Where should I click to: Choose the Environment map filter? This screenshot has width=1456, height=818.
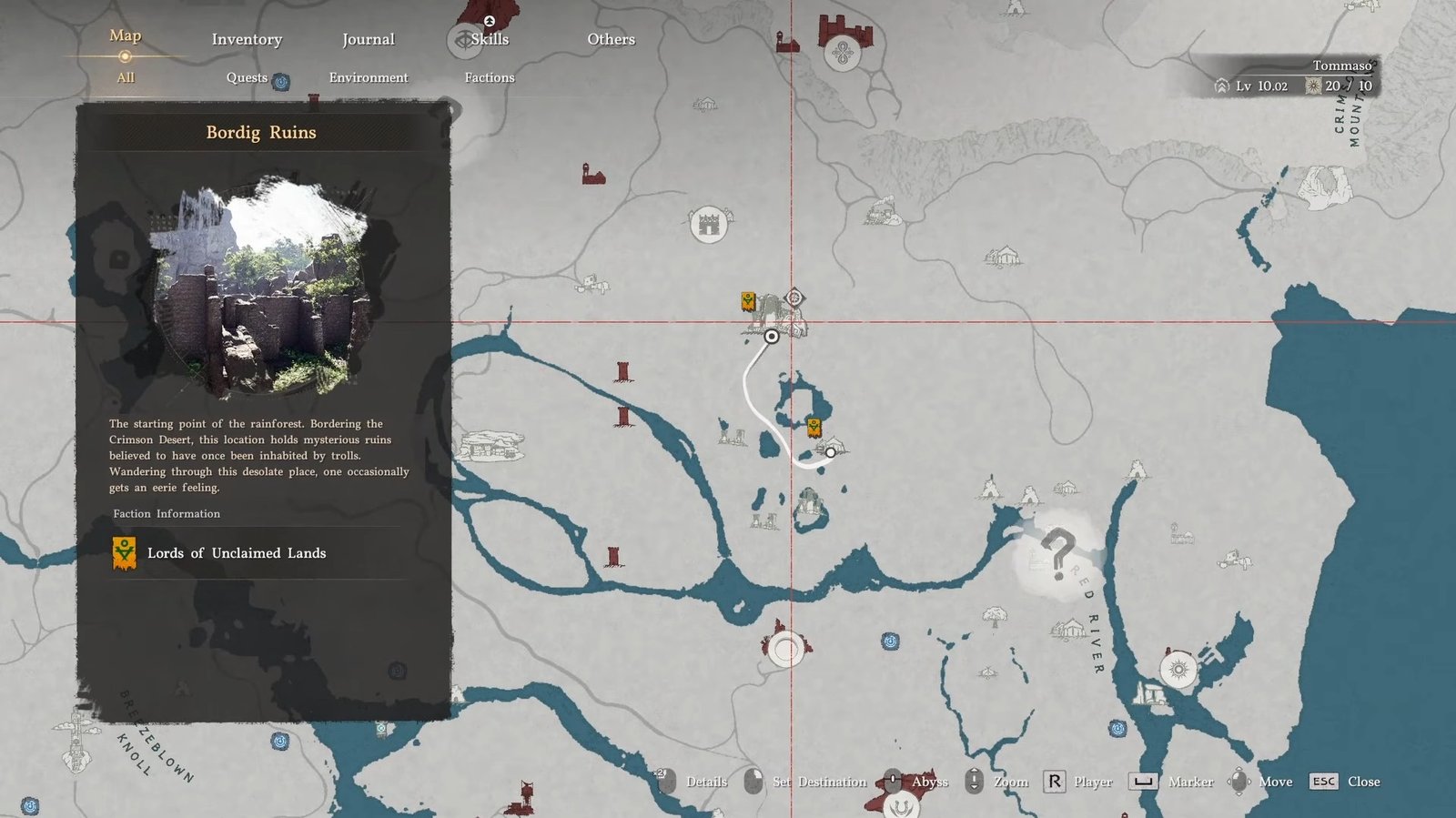[369, 77]
